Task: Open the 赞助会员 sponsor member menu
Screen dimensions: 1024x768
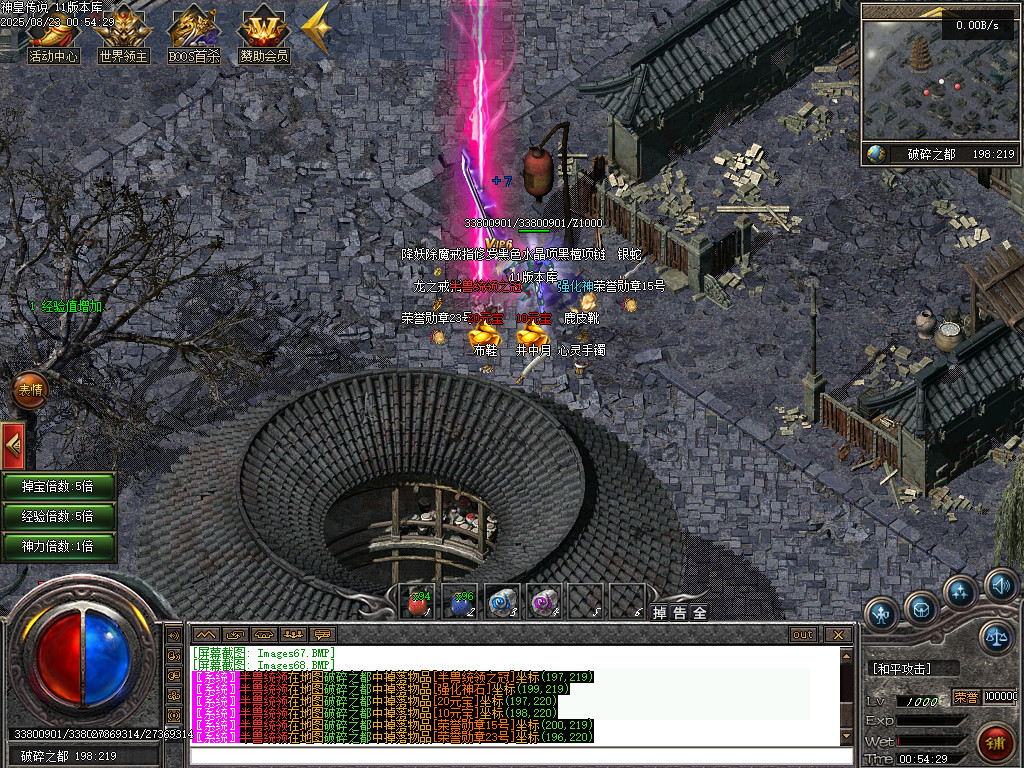Action: (x=264, y=35)
